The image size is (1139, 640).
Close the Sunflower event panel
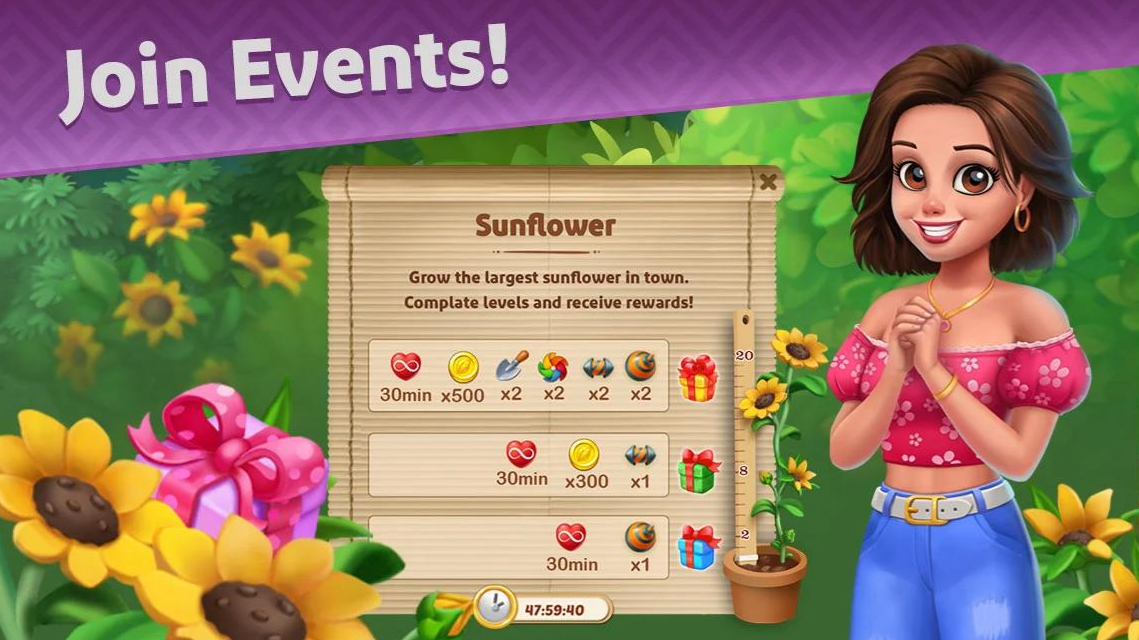coord(768,182)
